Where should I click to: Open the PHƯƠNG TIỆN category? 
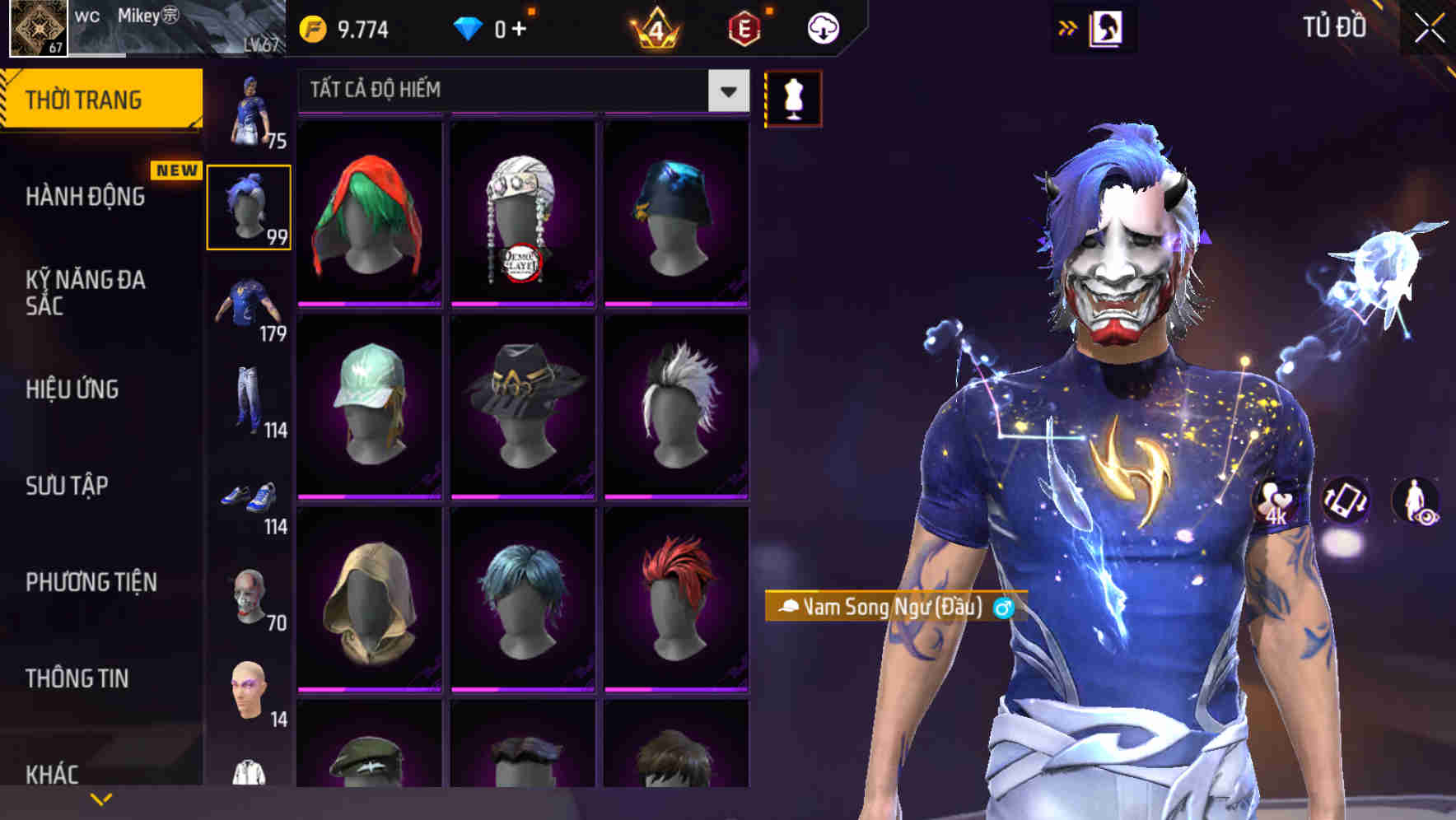(x=91, y=581)
